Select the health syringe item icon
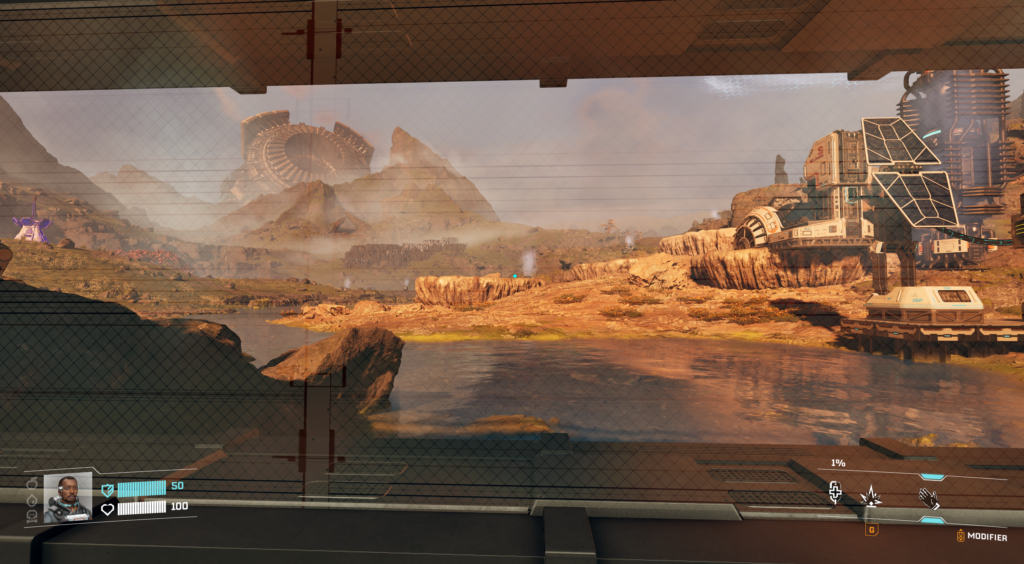Viewport: 1024px width, 564px height. point(834,492)
